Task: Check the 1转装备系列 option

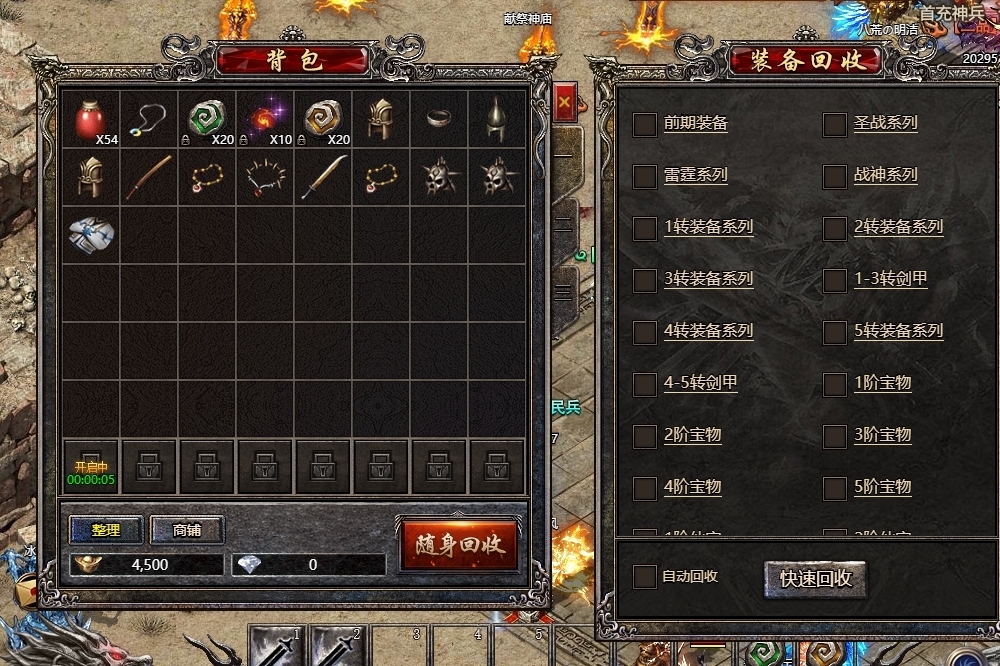Action: click(645, 228)
